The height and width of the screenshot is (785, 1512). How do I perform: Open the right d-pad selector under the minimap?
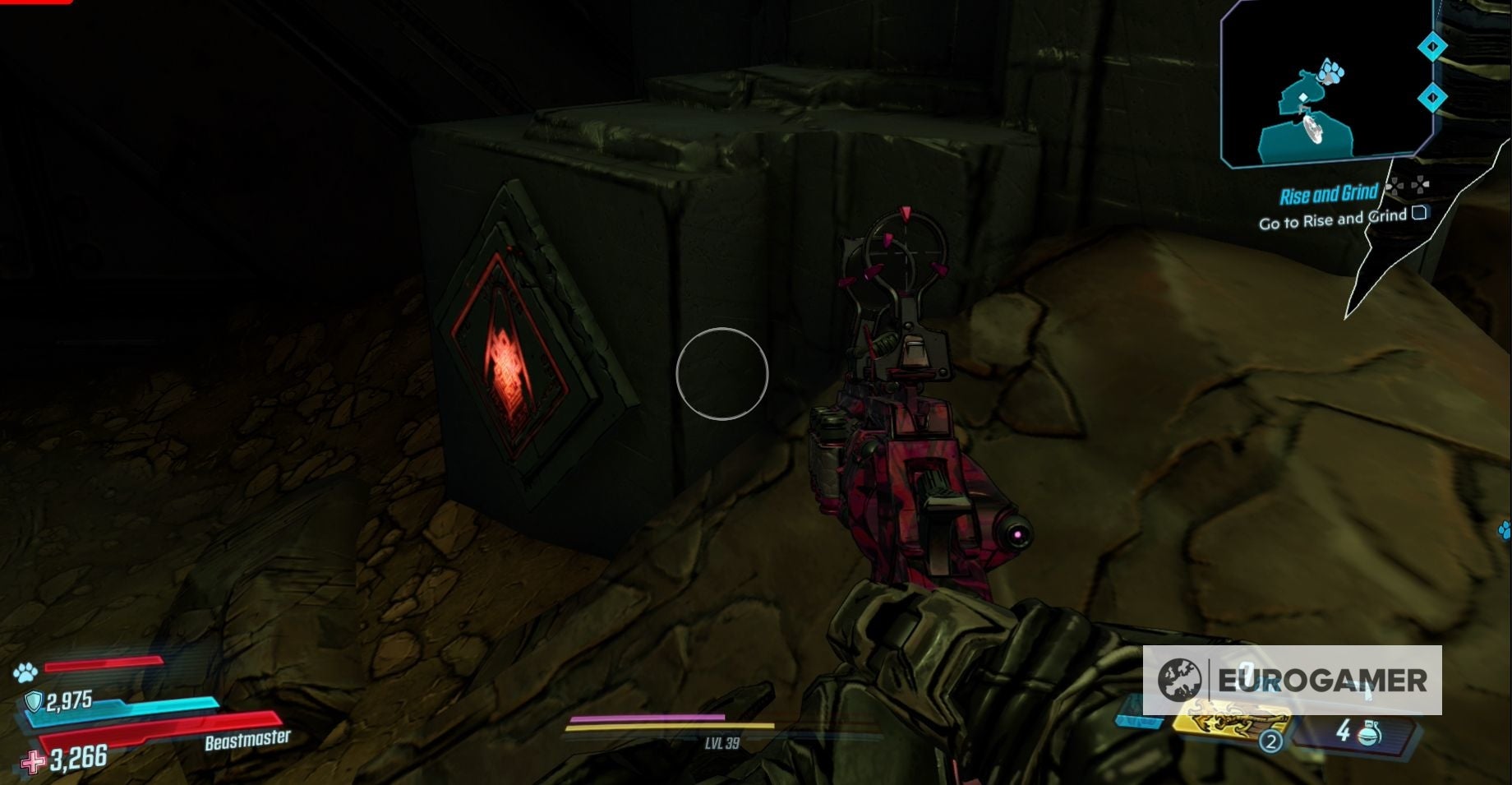coord(1419,185)
